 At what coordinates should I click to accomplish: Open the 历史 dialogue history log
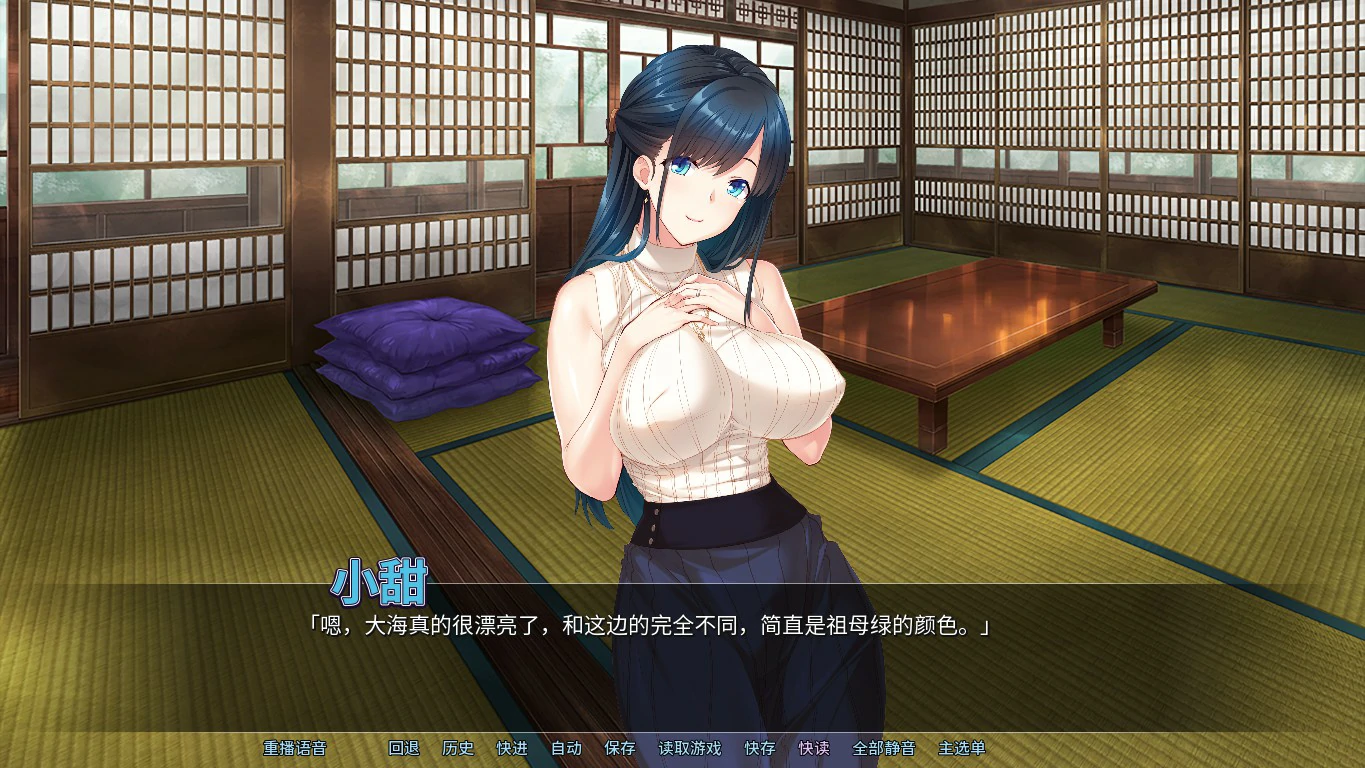[458, 748]
